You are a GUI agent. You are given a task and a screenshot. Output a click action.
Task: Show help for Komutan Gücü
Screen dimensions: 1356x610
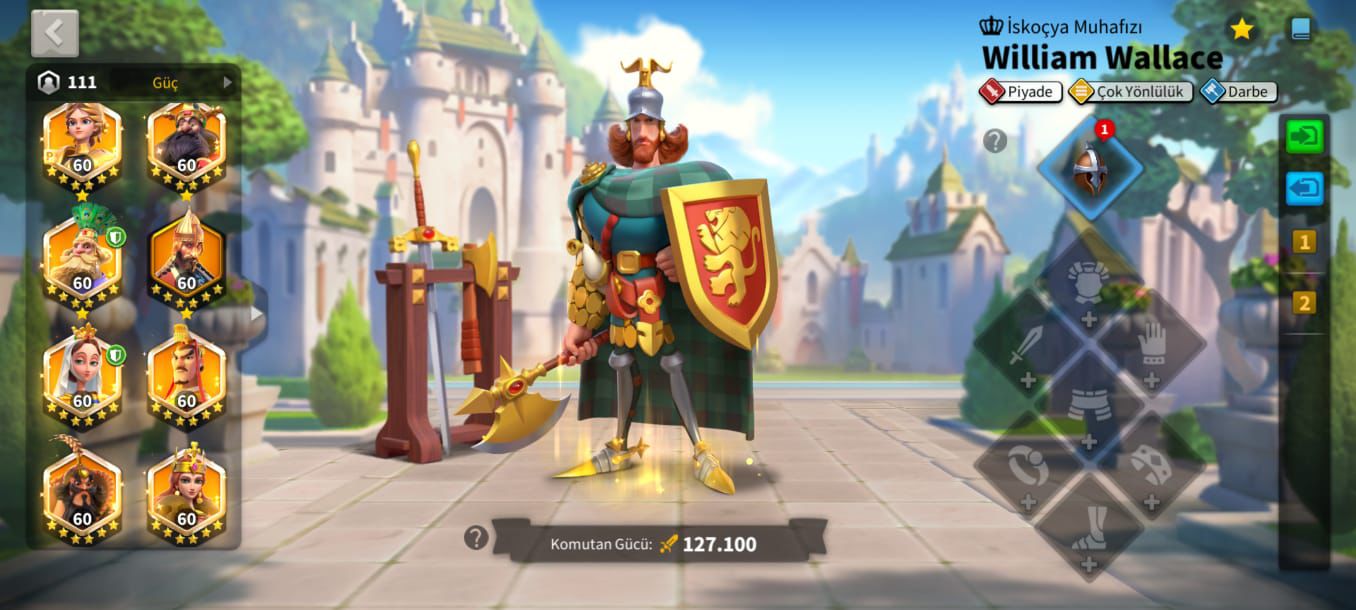(476, 538)
